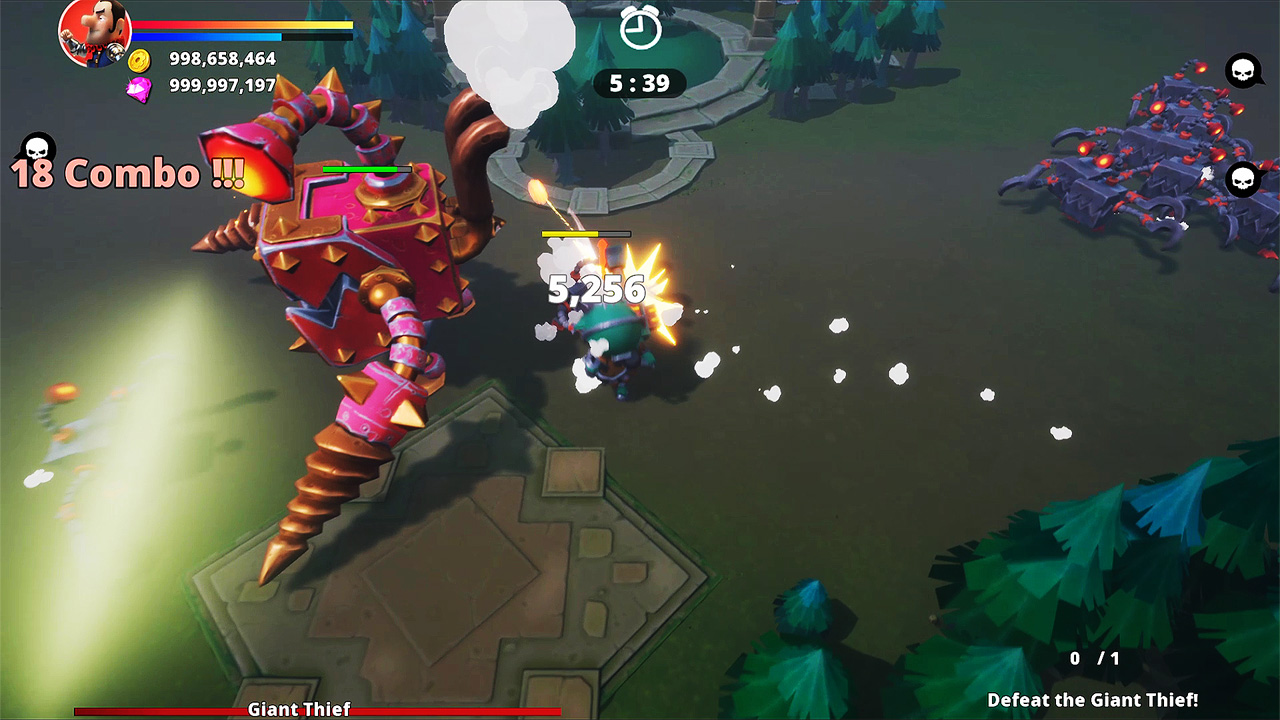Screen dimensions: 1280x720
Task: Click the 0 / 1 objective counter
Action: (x=1093, y=659)
